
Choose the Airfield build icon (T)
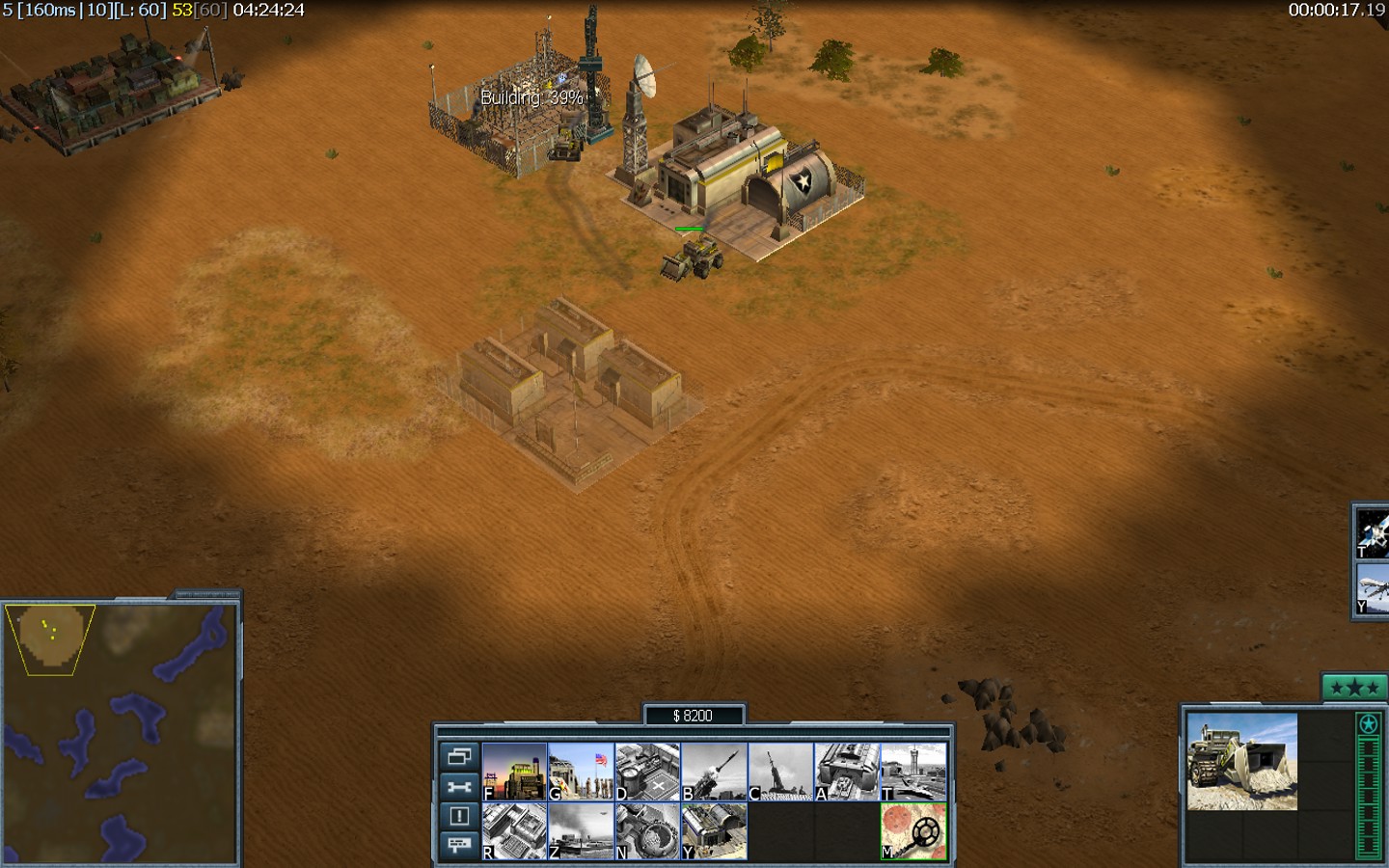[x=913, y=771]
